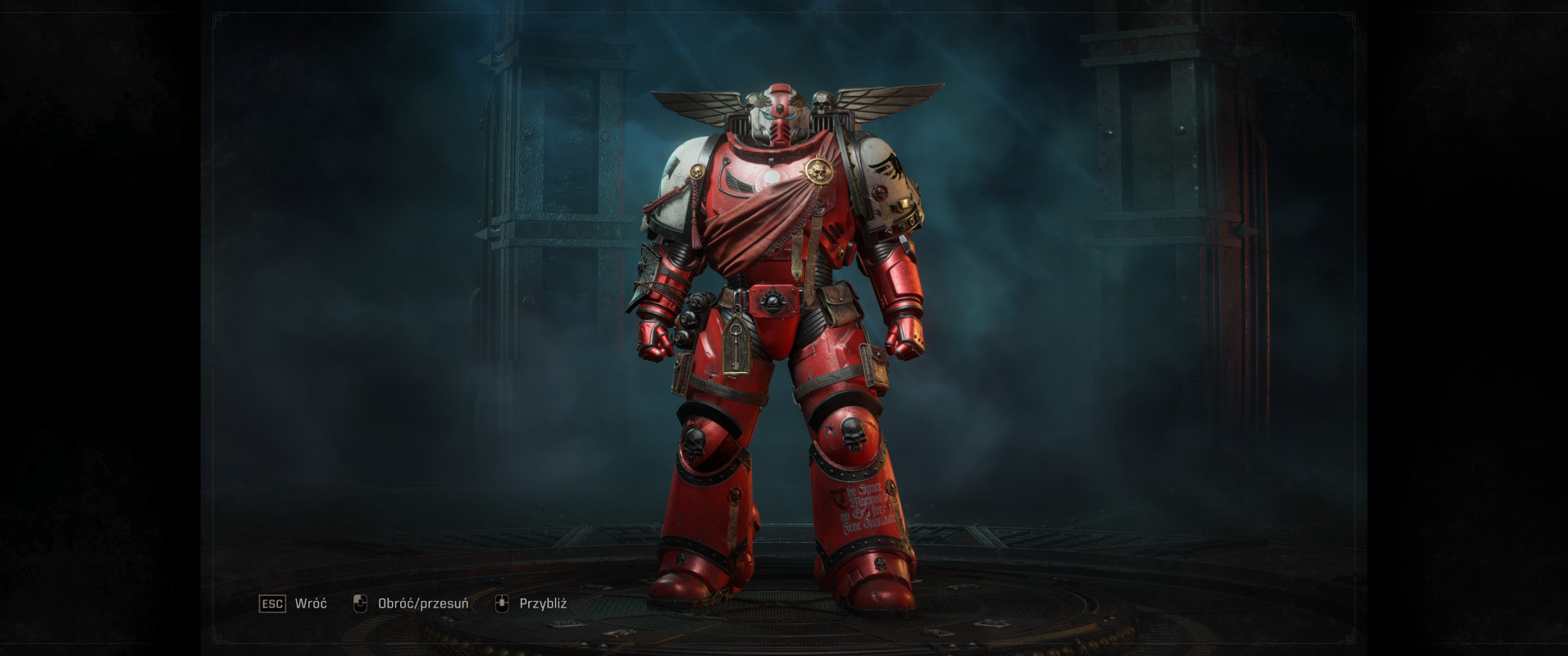Viewport: 1568px width, 656px height.
Task: Click the ESC key icon
Action: tap(274, 604)
